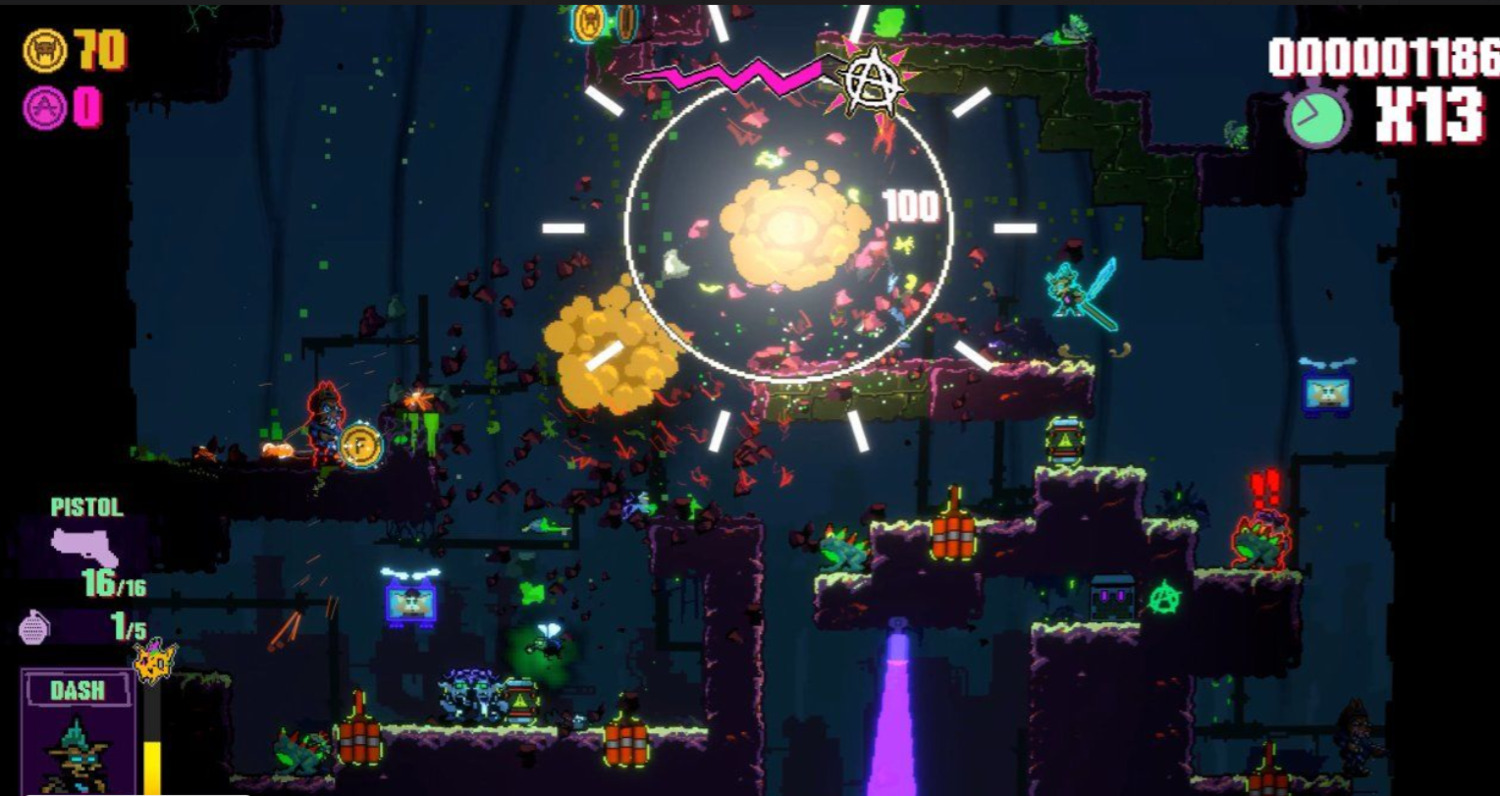Select the Pistol weapon icon
This screenshot has width=1500, height=796.
pos(84,547)
